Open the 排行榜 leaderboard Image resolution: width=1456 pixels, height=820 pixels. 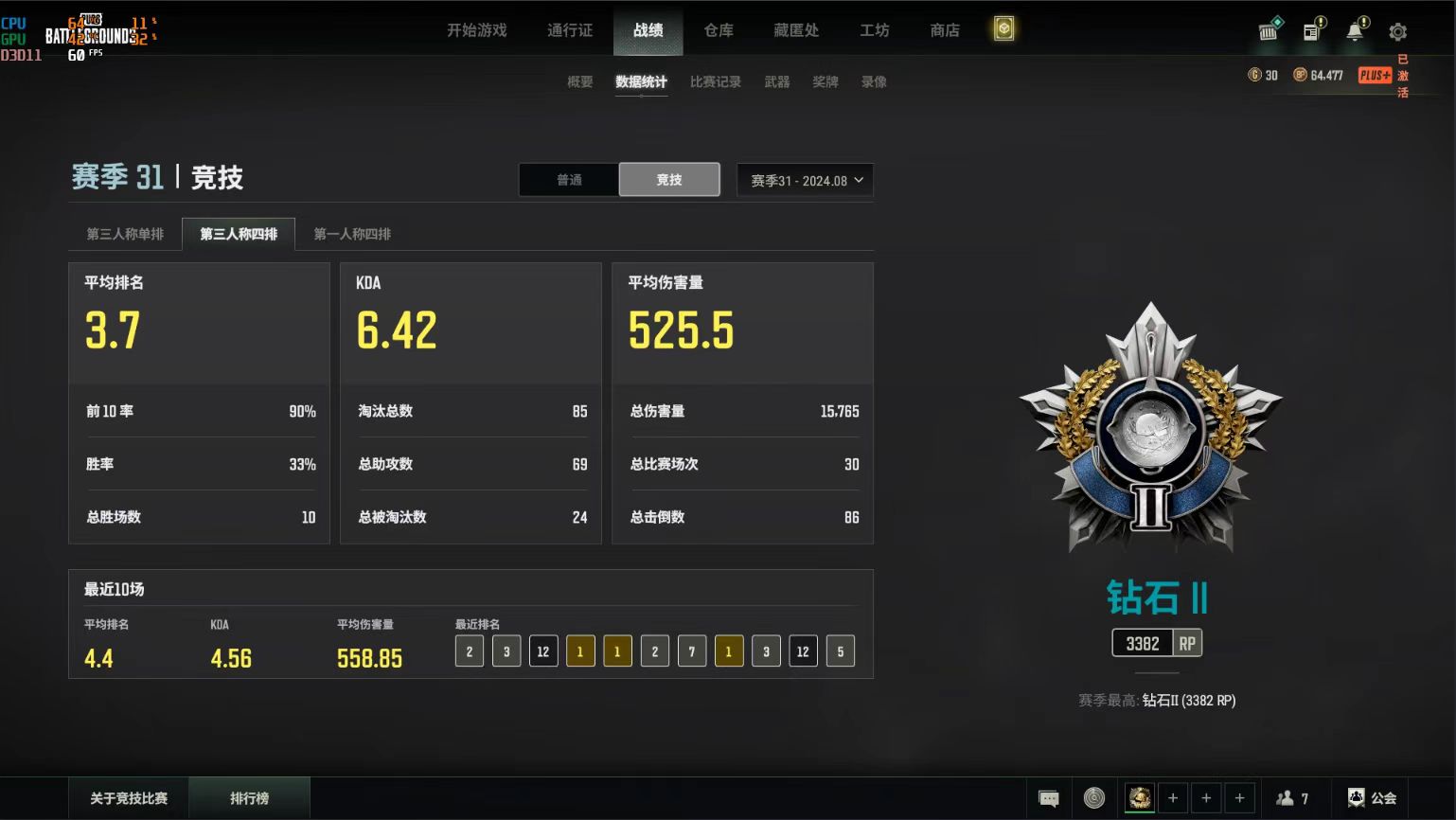[249, 798]
